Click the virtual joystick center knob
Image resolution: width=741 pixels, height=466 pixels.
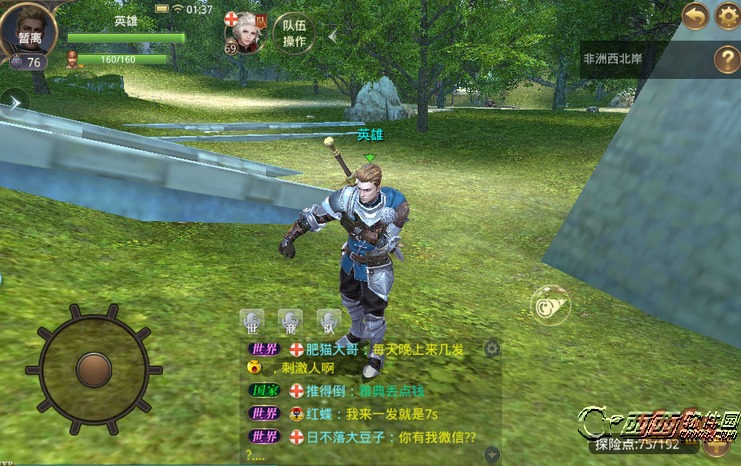92,368
